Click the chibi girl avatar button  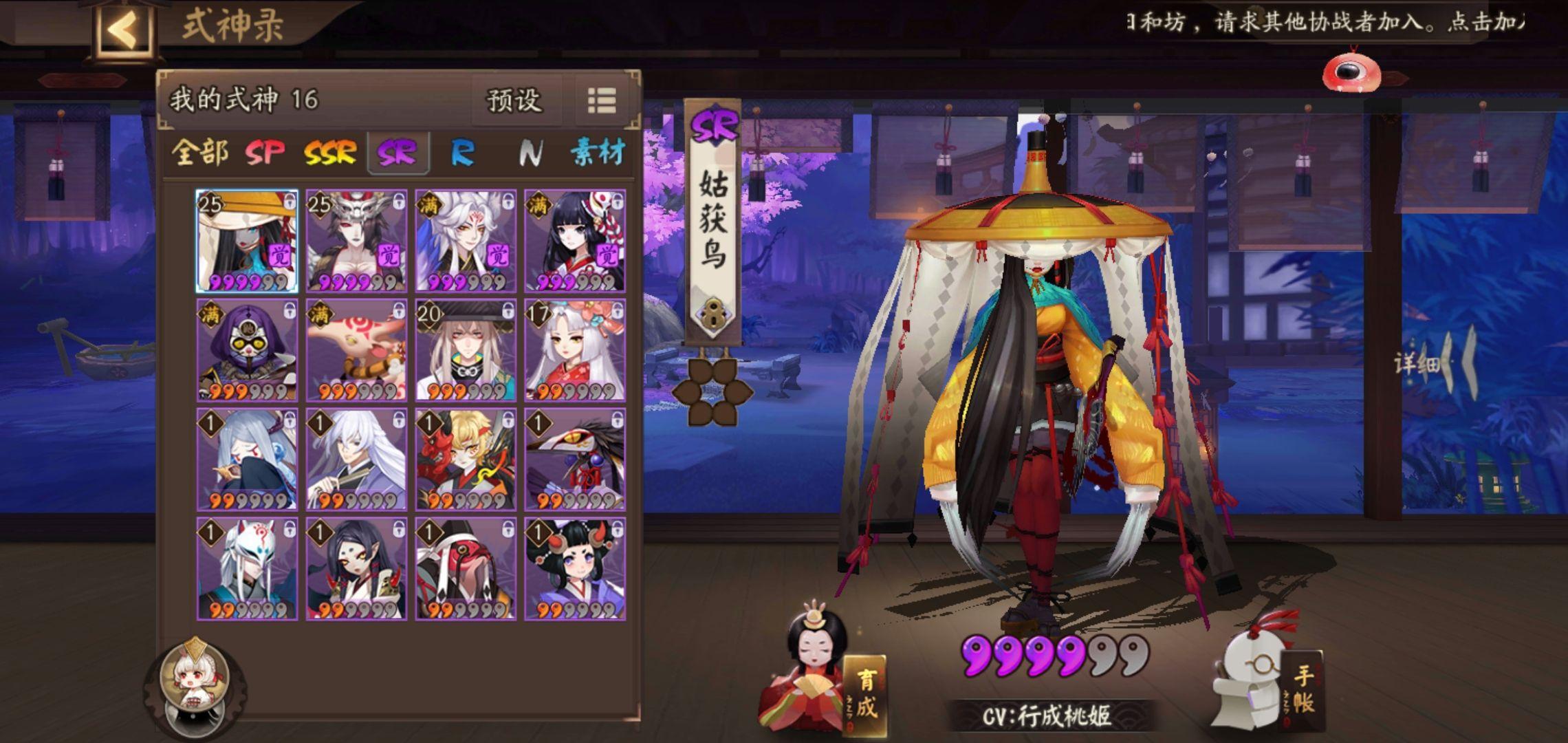[195, 681]
